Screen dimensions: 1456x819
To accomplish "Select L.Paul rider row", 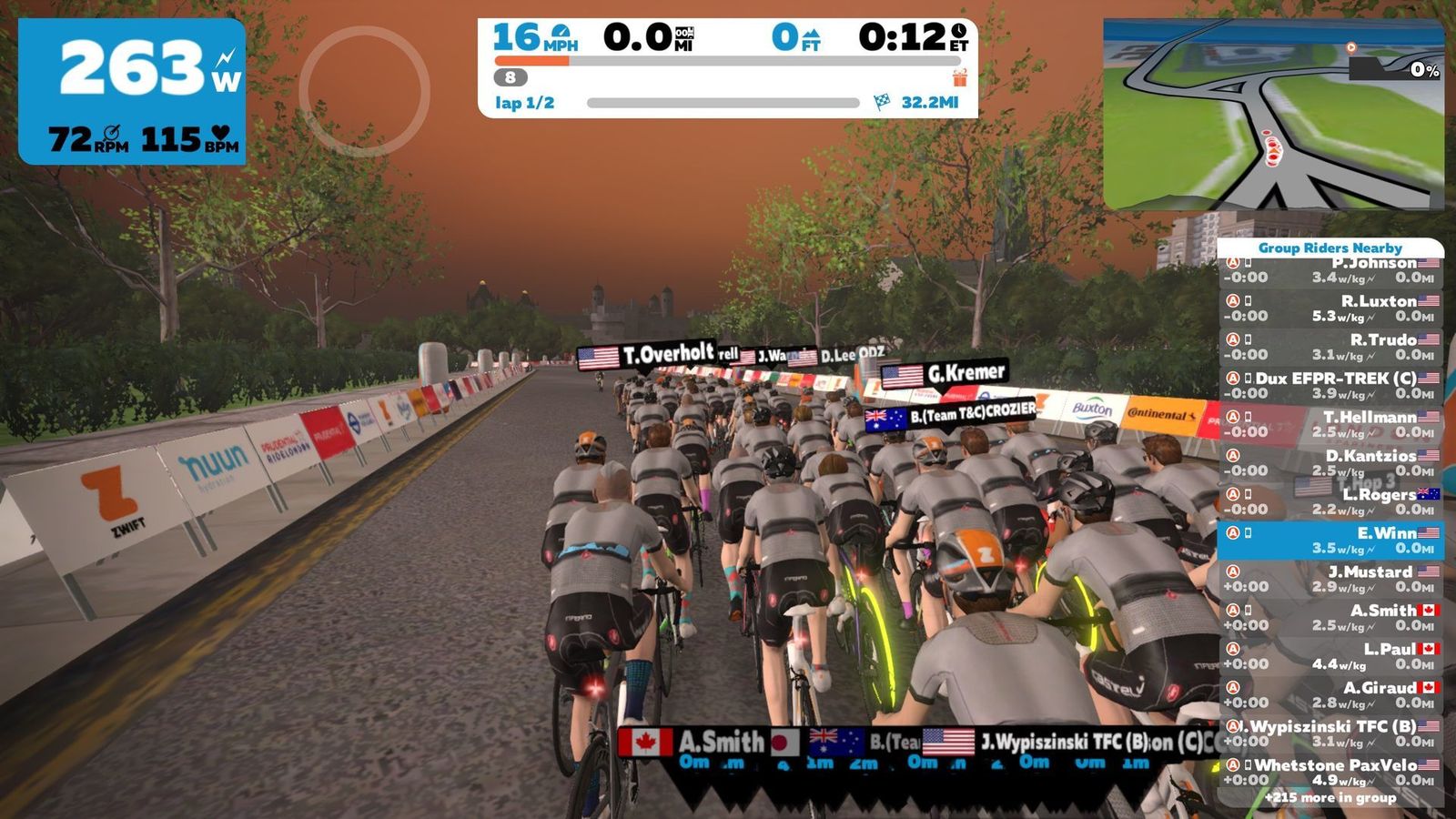I will [x=1330, y=656].
